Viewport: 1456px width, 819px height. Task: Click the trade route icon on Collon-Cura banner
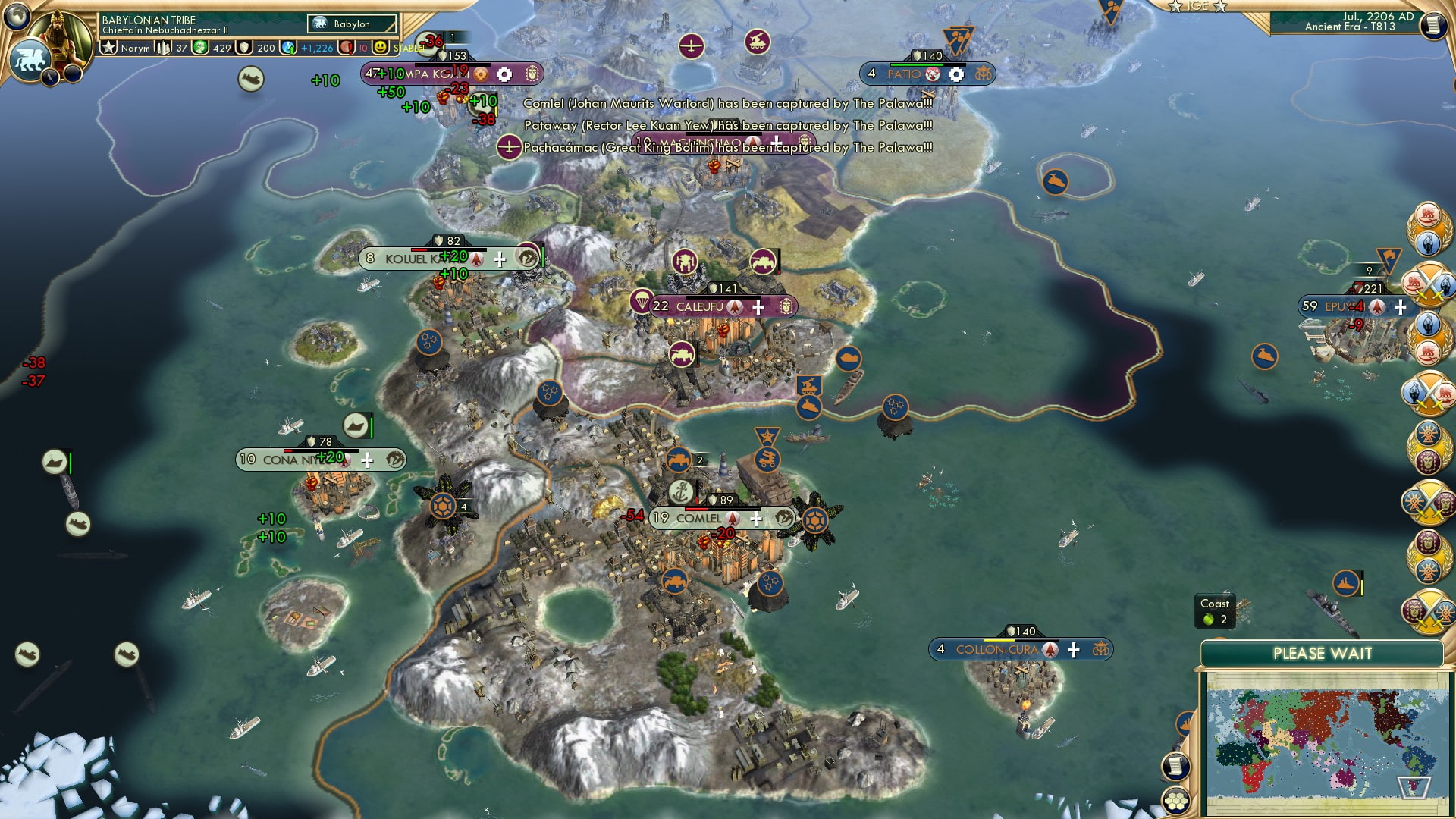[x=1100, y=649]
